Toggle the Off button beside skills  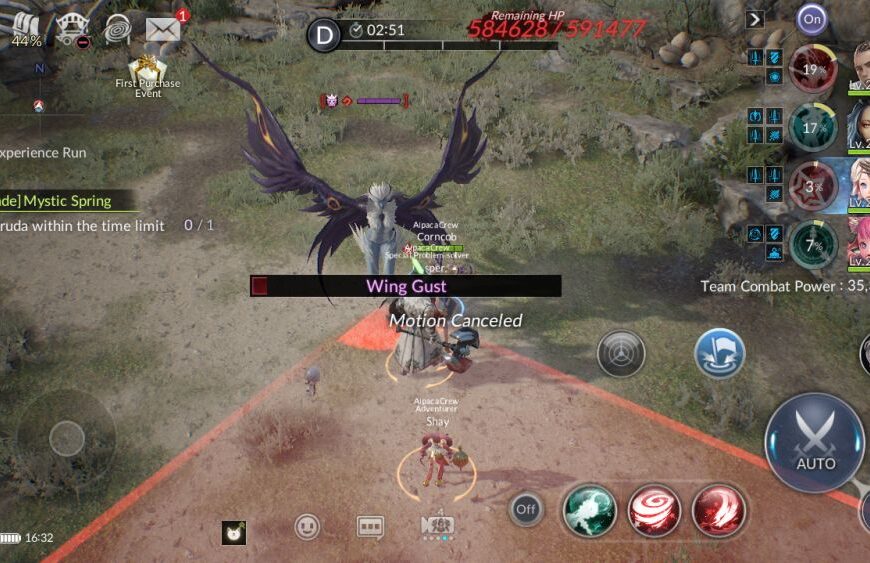click(x=526, y=510)
